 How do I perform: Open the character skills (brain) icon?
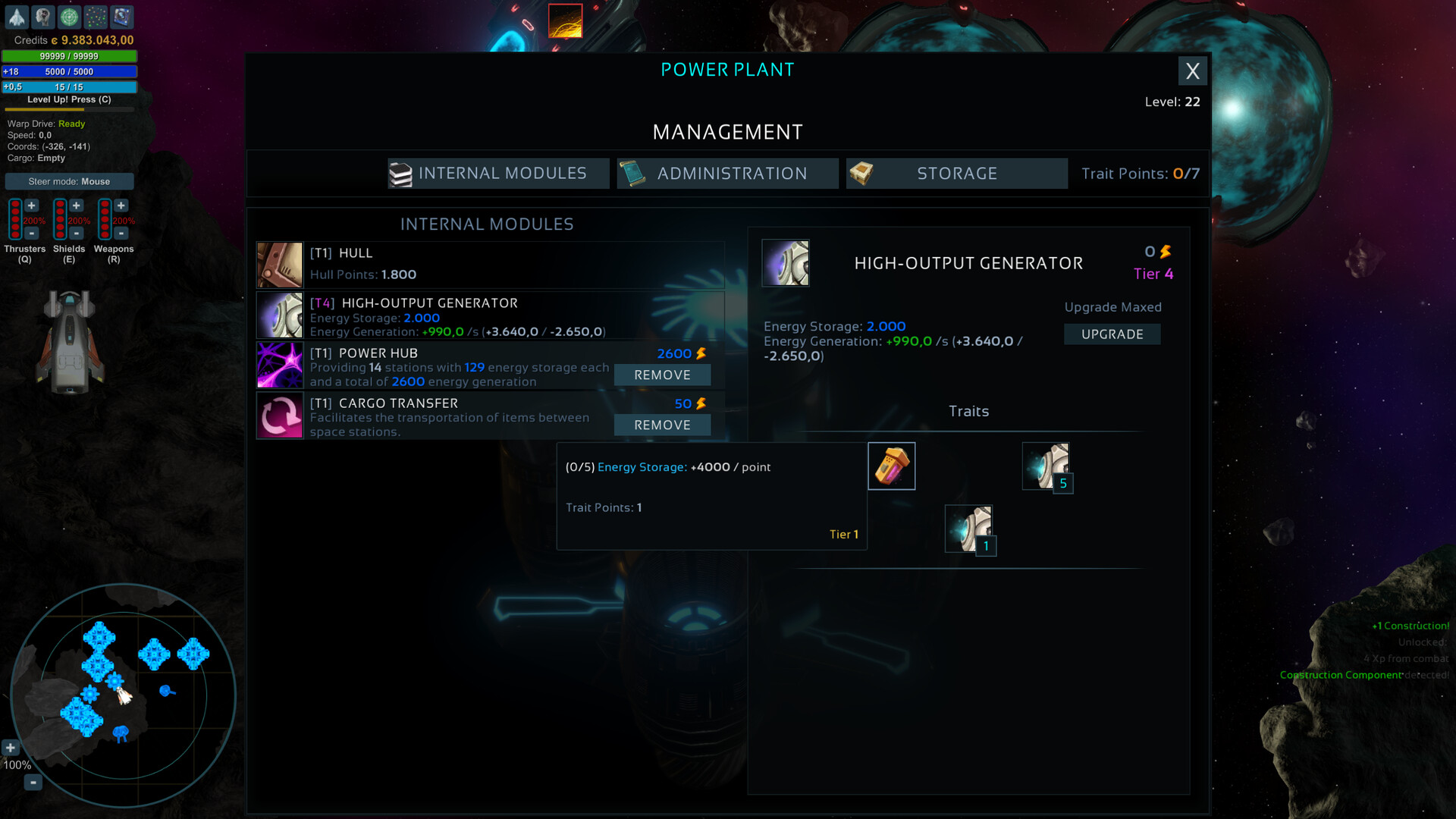pyautogui.click(x=43, y=16)
